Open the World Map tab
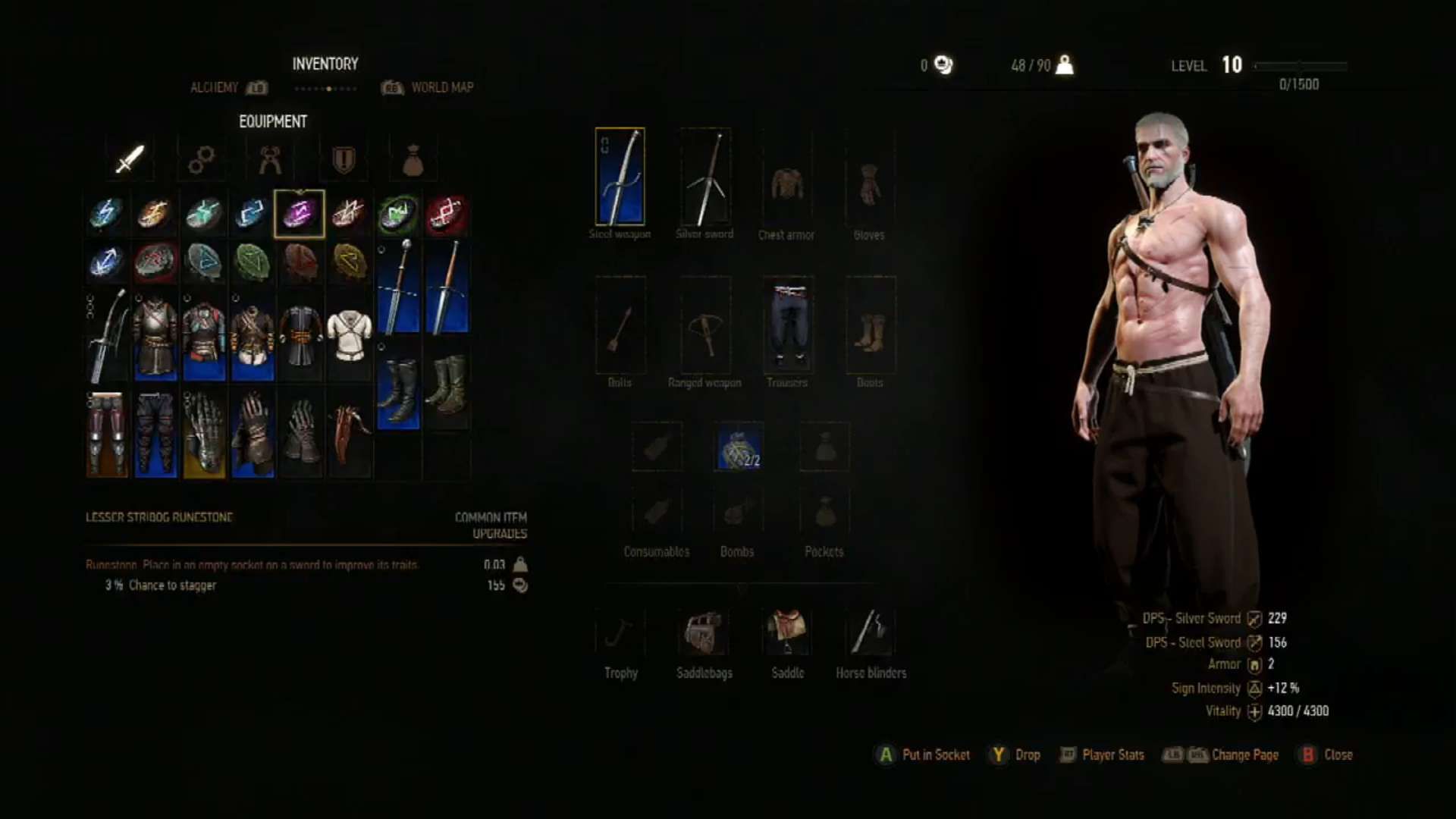Screen dimensions: 1456x819 click(x=442, y=87)
